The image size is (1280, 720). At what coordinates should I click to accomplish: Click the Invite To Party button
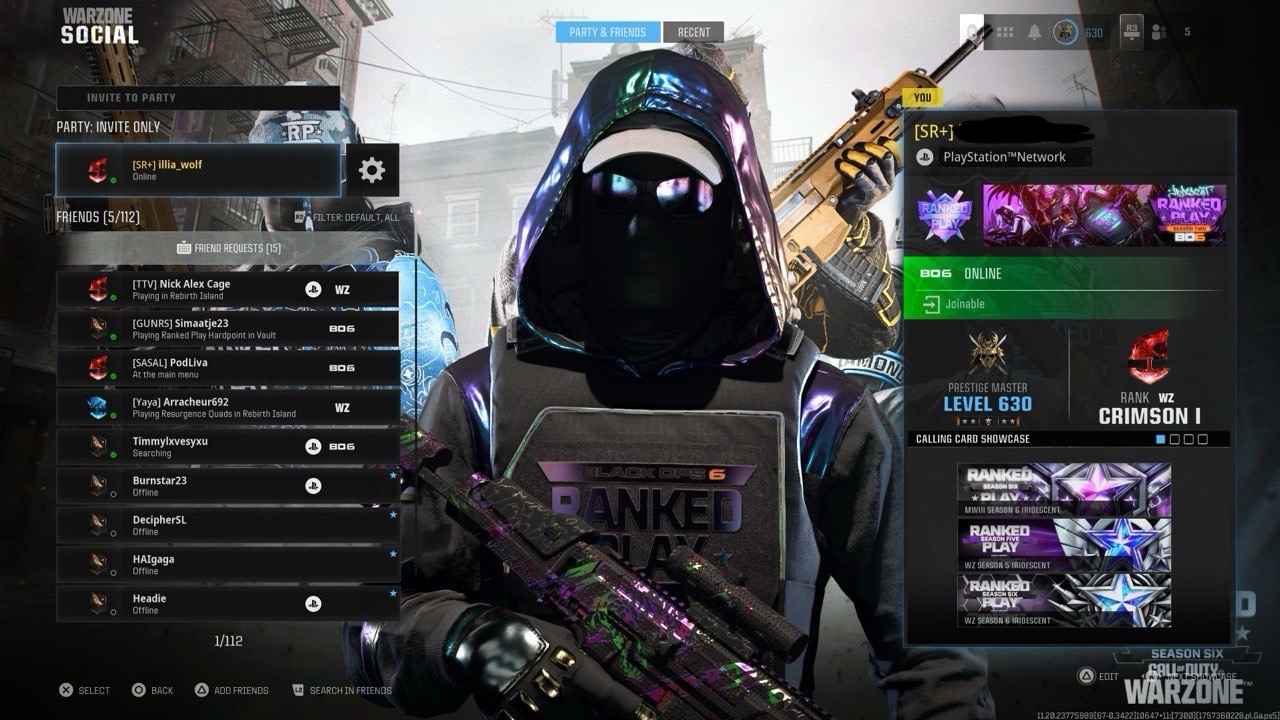pos(197,97)
